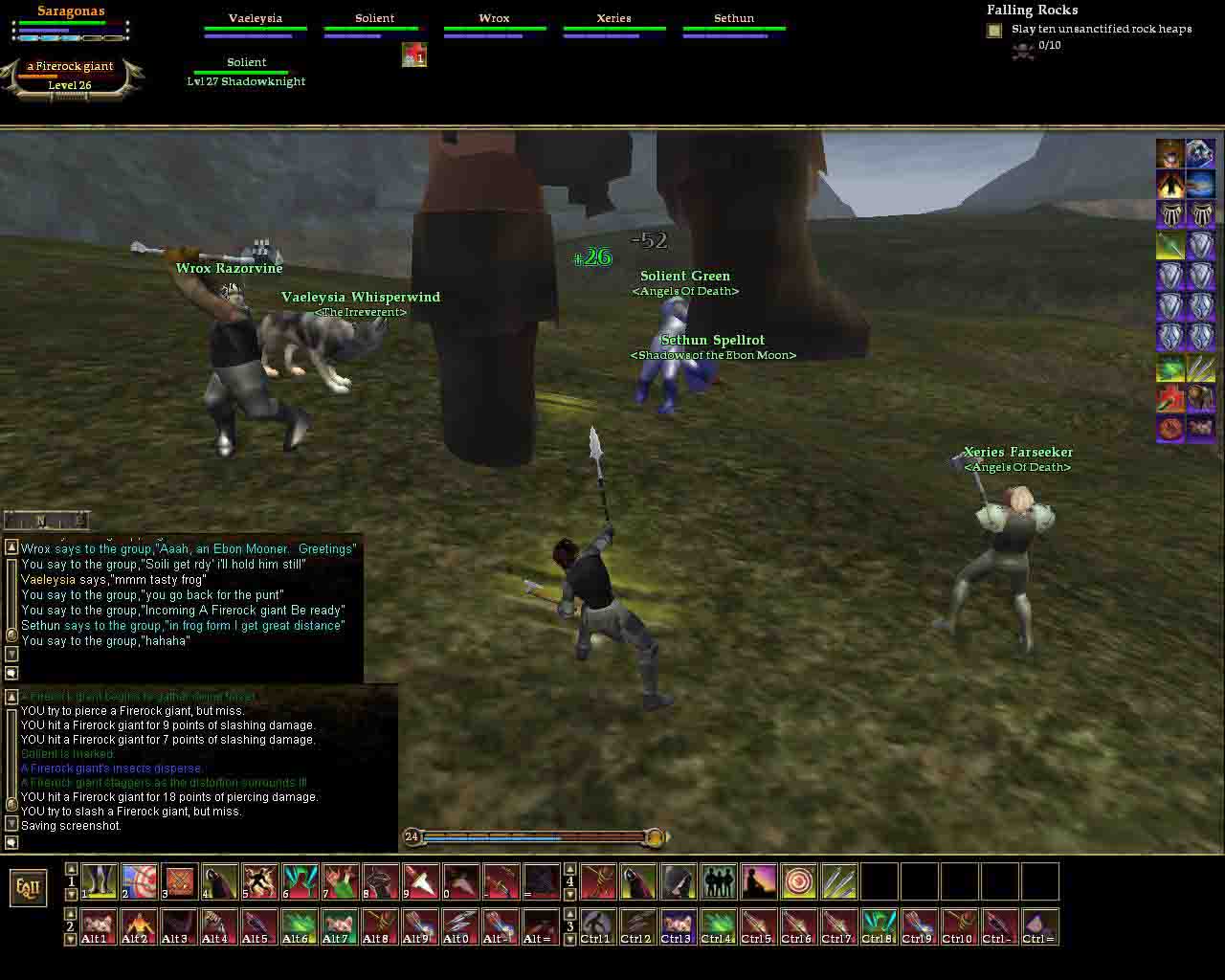
Task: Page hotbar 1 up with its arrow
Action: coord(71,869)
